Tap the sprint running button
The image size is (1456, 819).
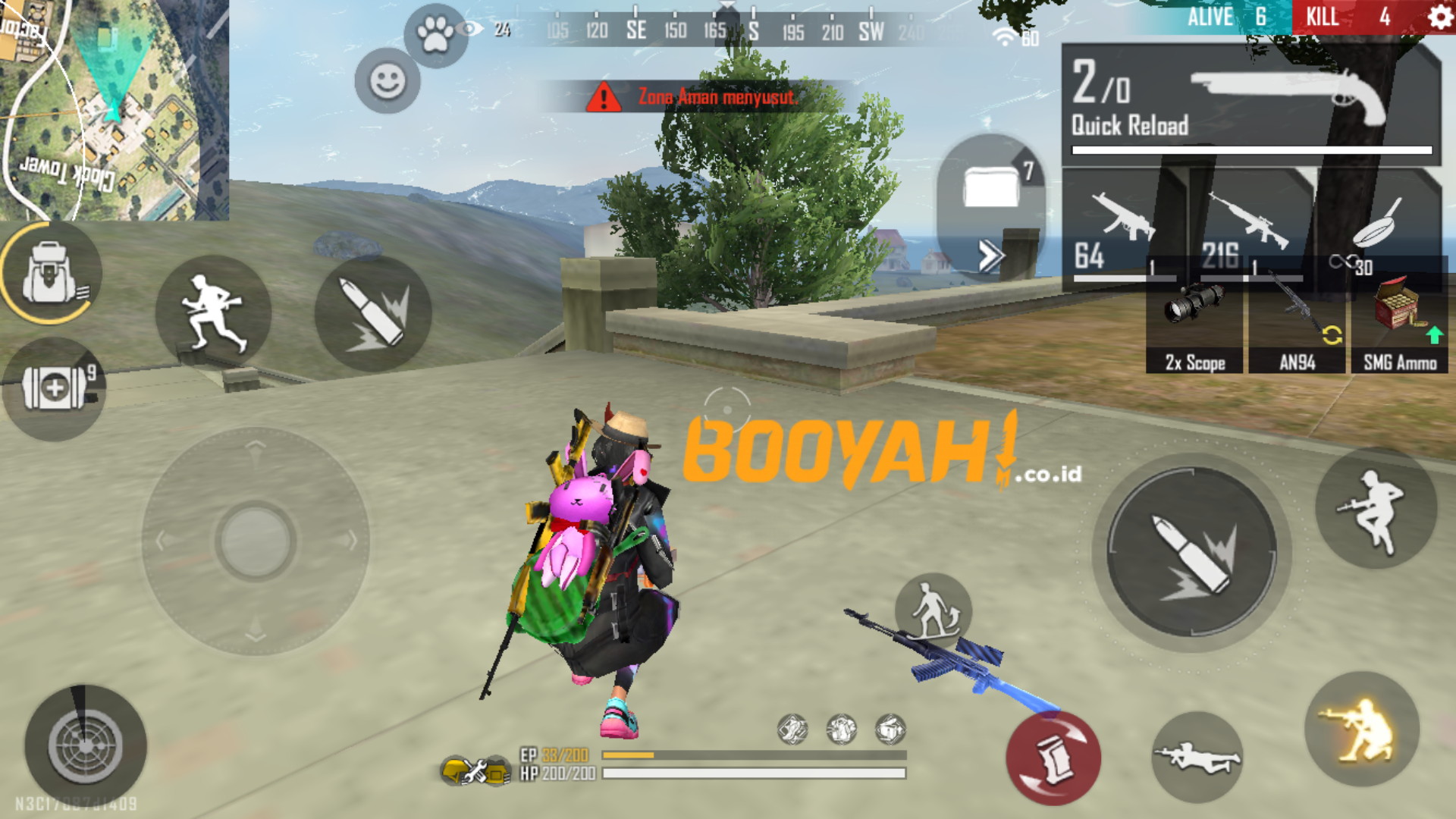213,312
